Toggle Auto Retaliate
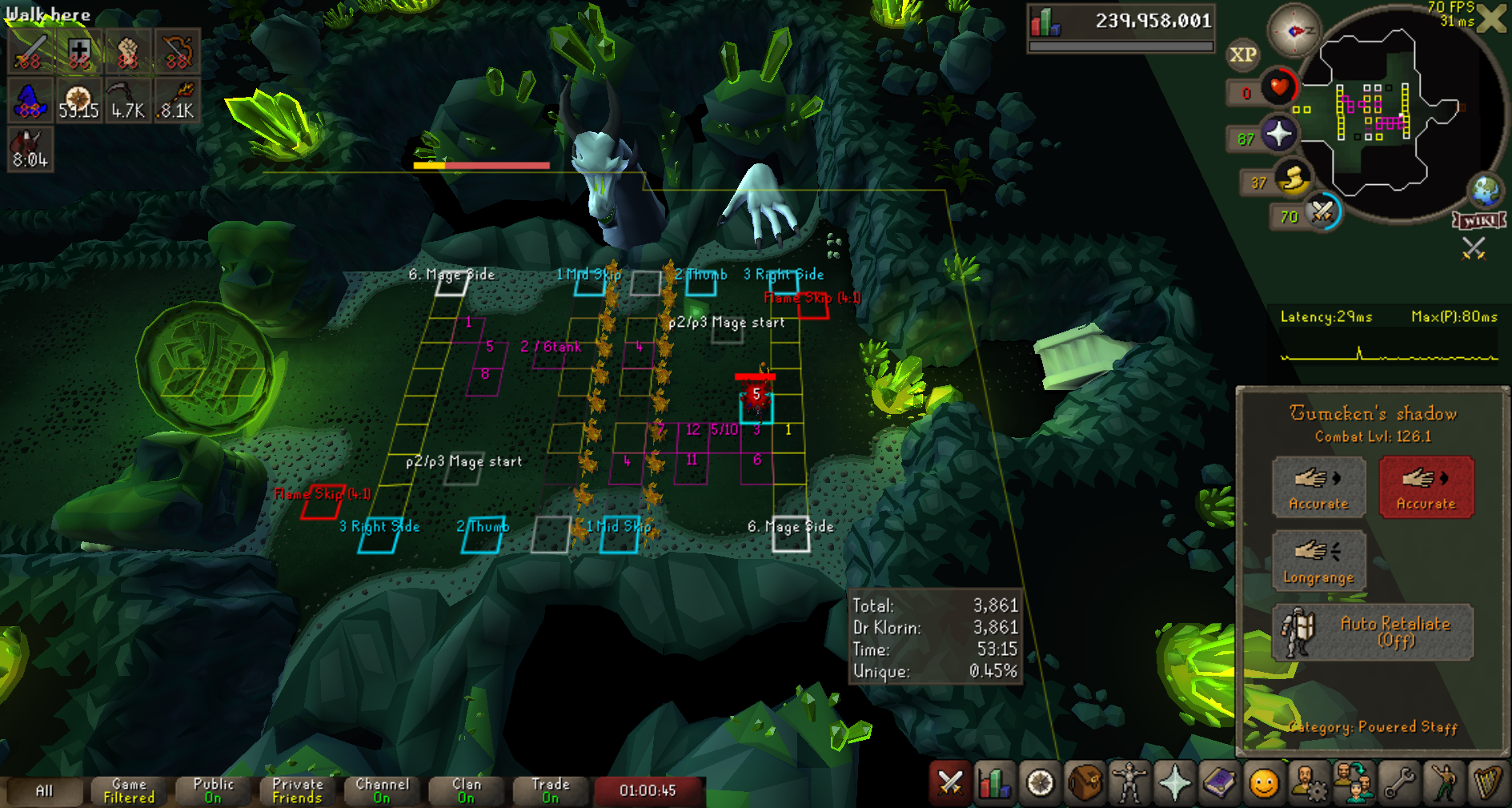The width and height of the screenshot is (1512, 808). pos(1372,632)
